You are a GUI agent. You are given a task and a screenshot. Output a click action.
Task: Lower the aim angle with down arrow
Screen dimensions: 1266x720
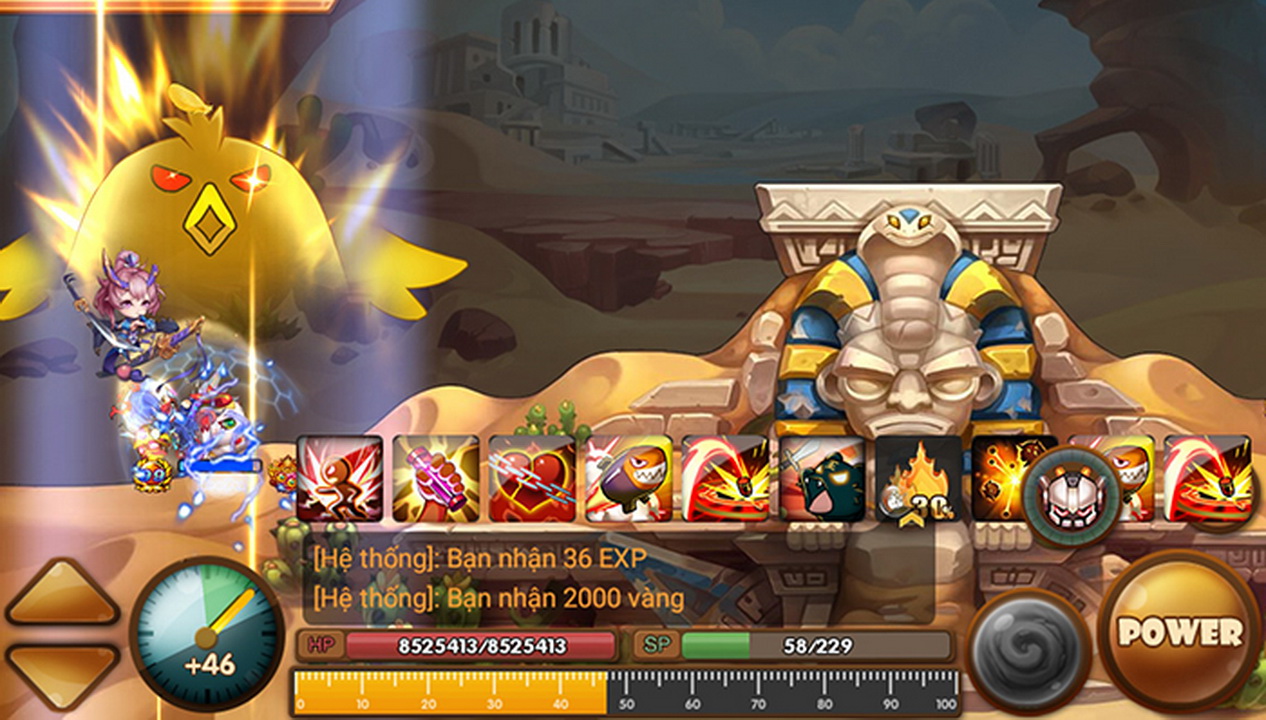click(62, 671)
